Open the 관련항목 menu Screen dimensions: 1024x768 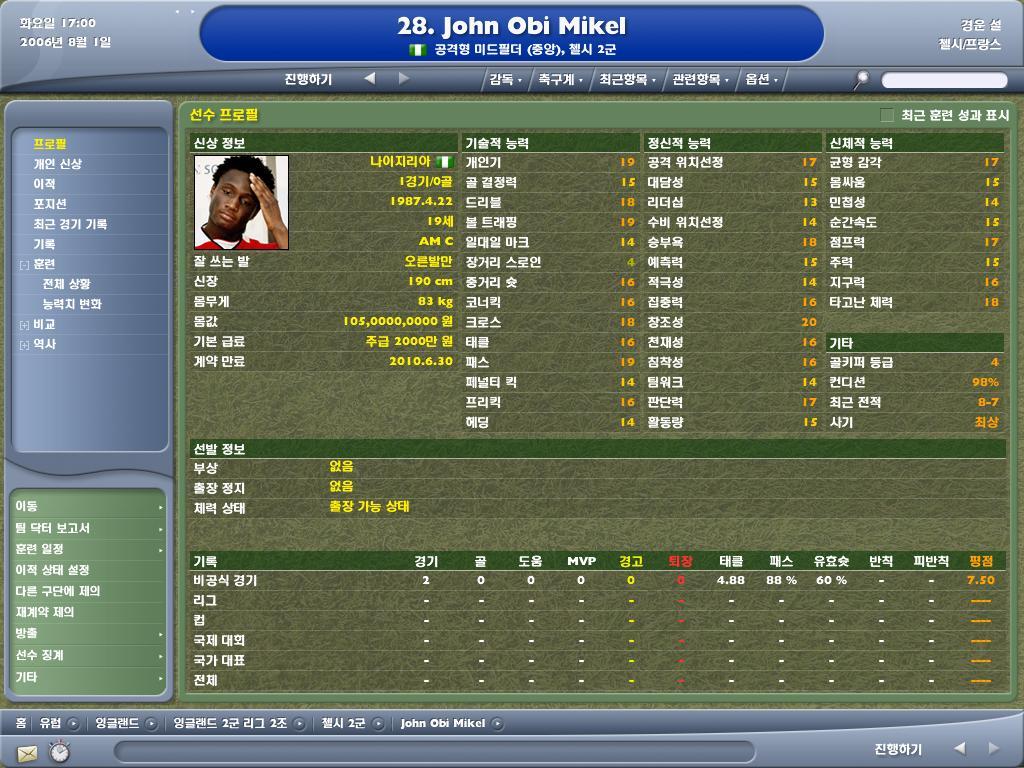700,79
